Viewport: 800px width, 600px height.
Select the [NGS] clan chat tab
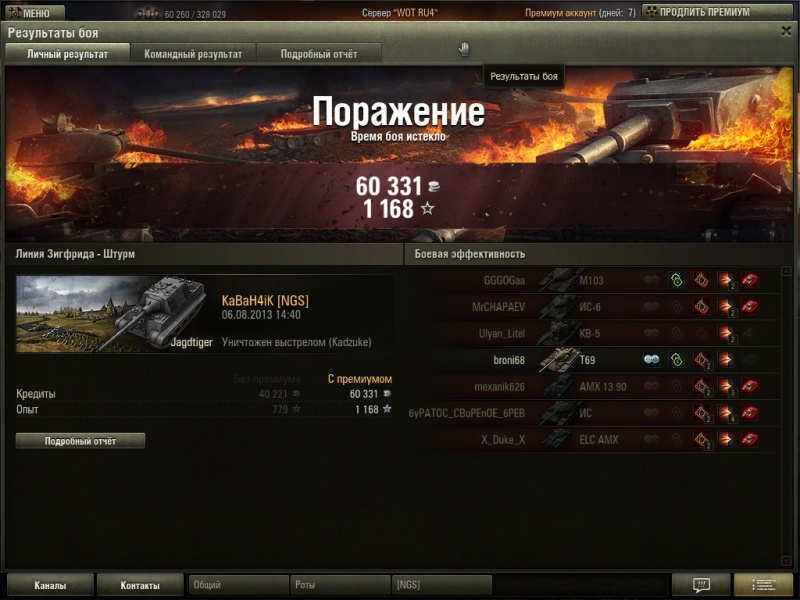pyautogui.click(x=441, y=585)
